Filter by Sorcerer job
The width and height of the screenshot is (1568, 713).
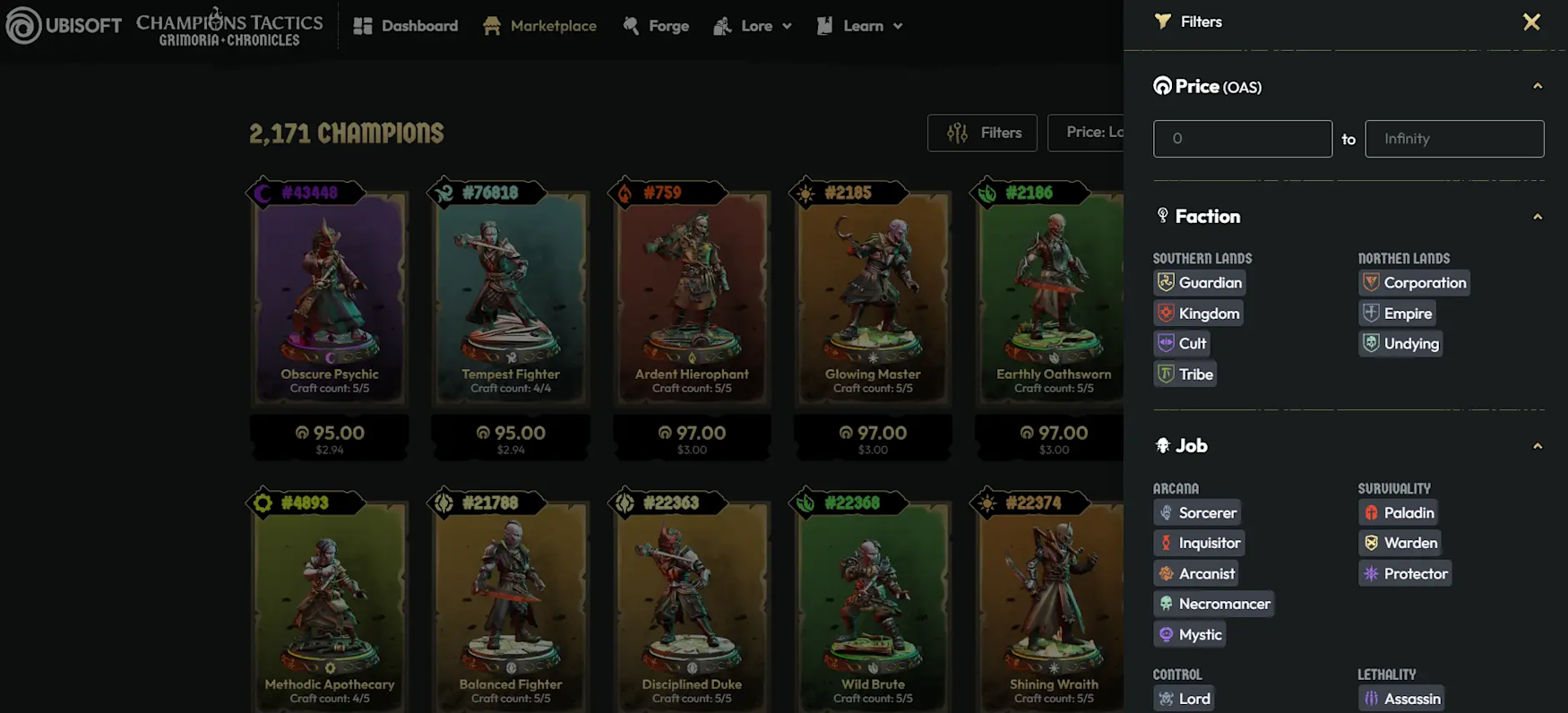pyautogui.click(x=1197, y=513)
